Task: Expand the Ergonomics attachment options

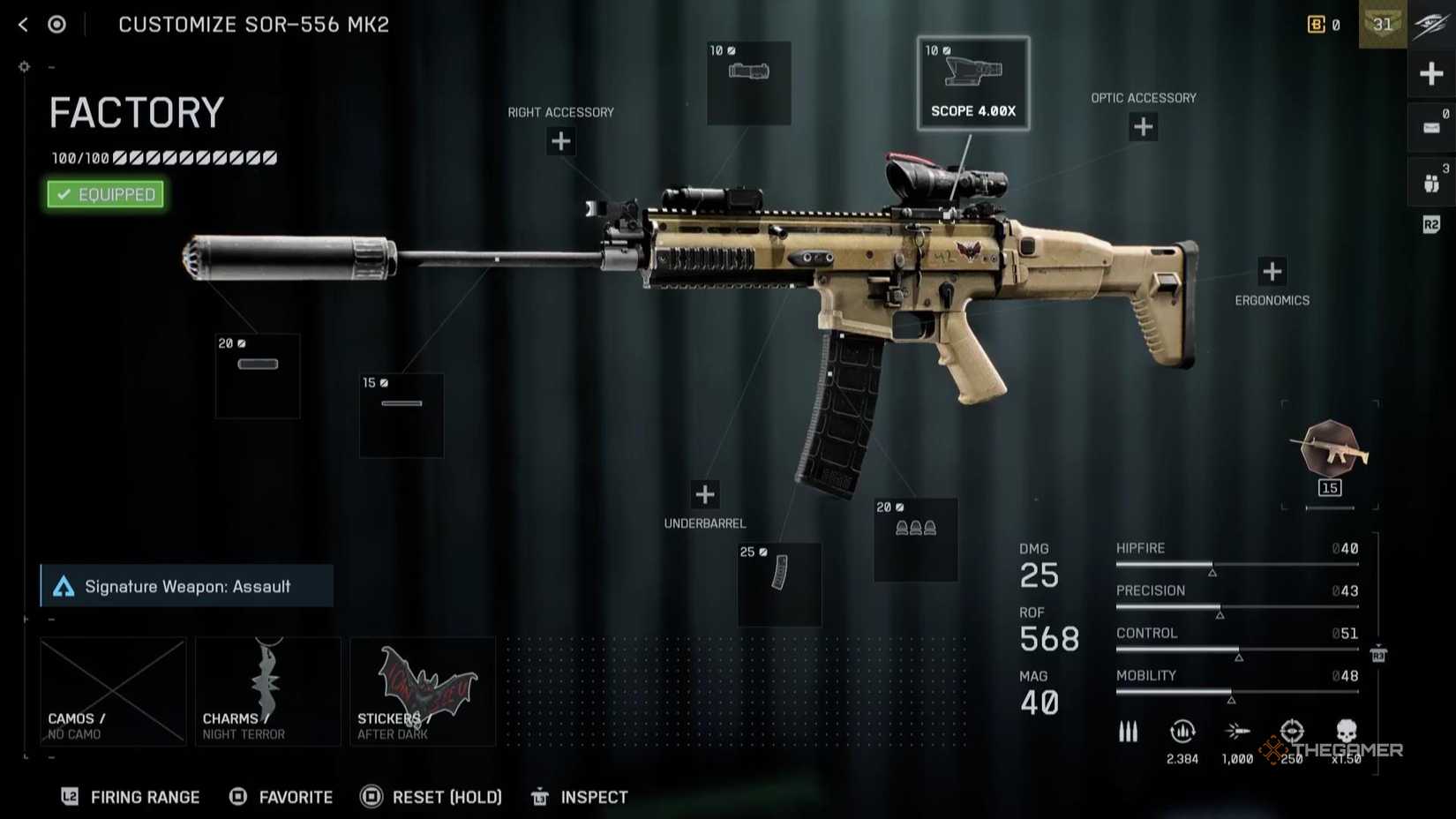Action: (x=1272, y=271)
